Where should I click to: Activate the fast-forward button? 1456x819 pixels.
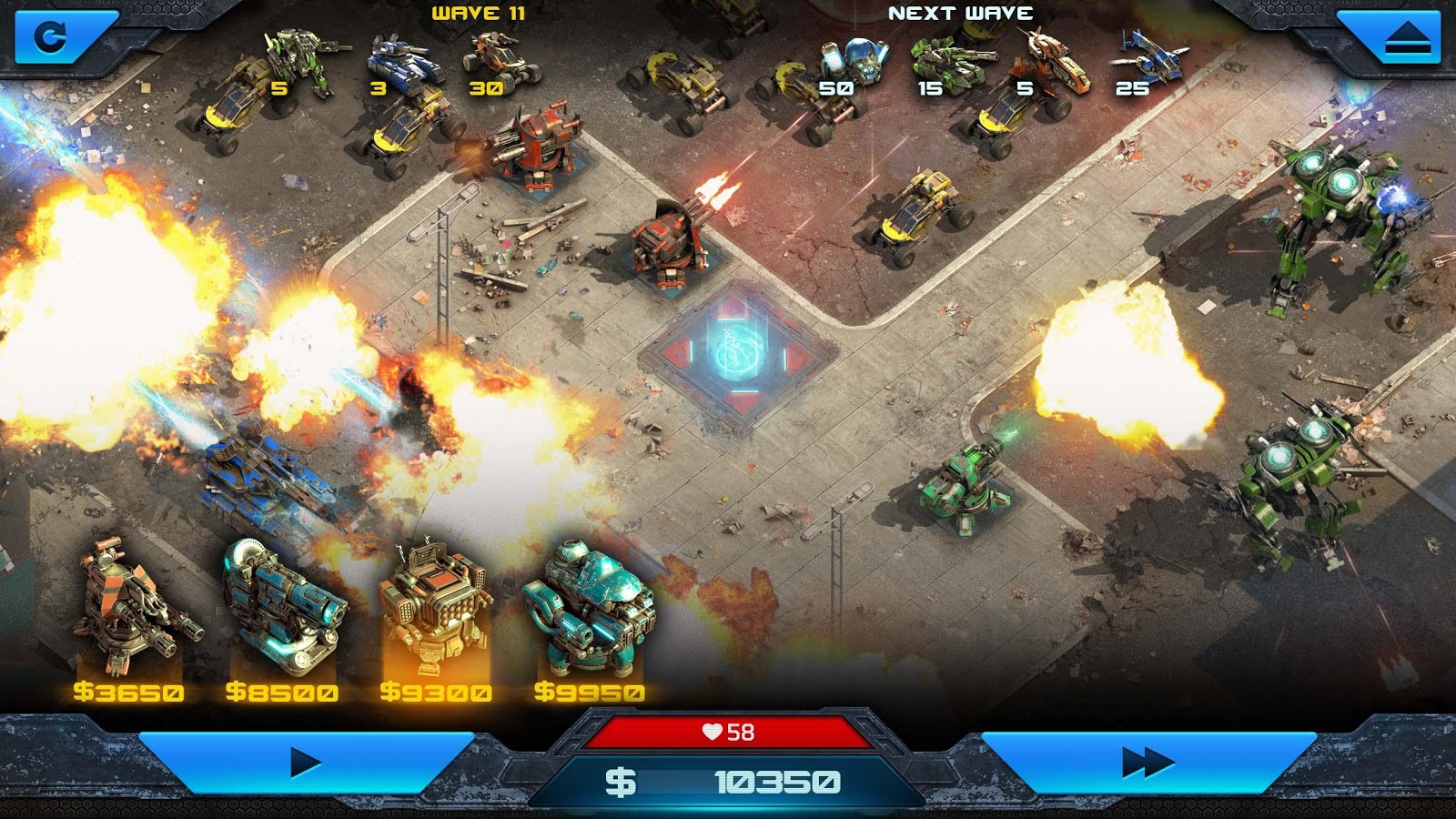pos(1148,763)
